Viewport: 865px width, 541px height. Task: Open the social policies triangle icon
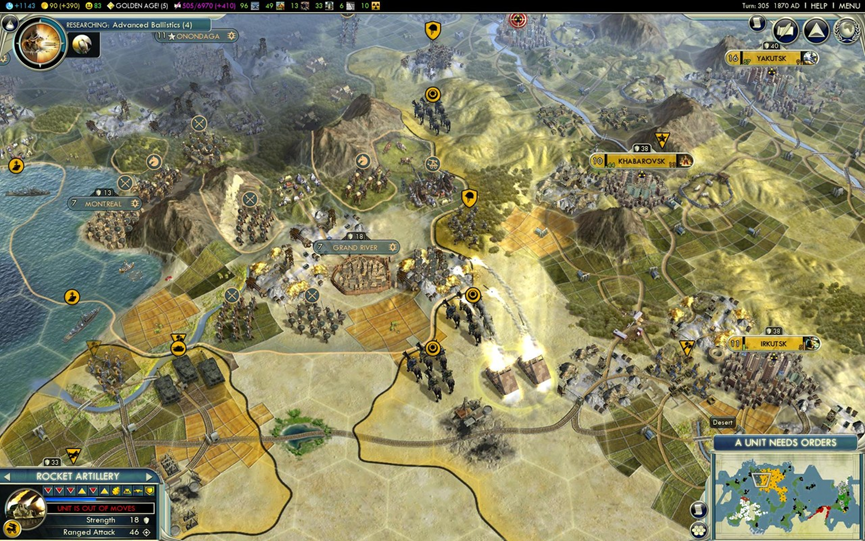(817, 31)
